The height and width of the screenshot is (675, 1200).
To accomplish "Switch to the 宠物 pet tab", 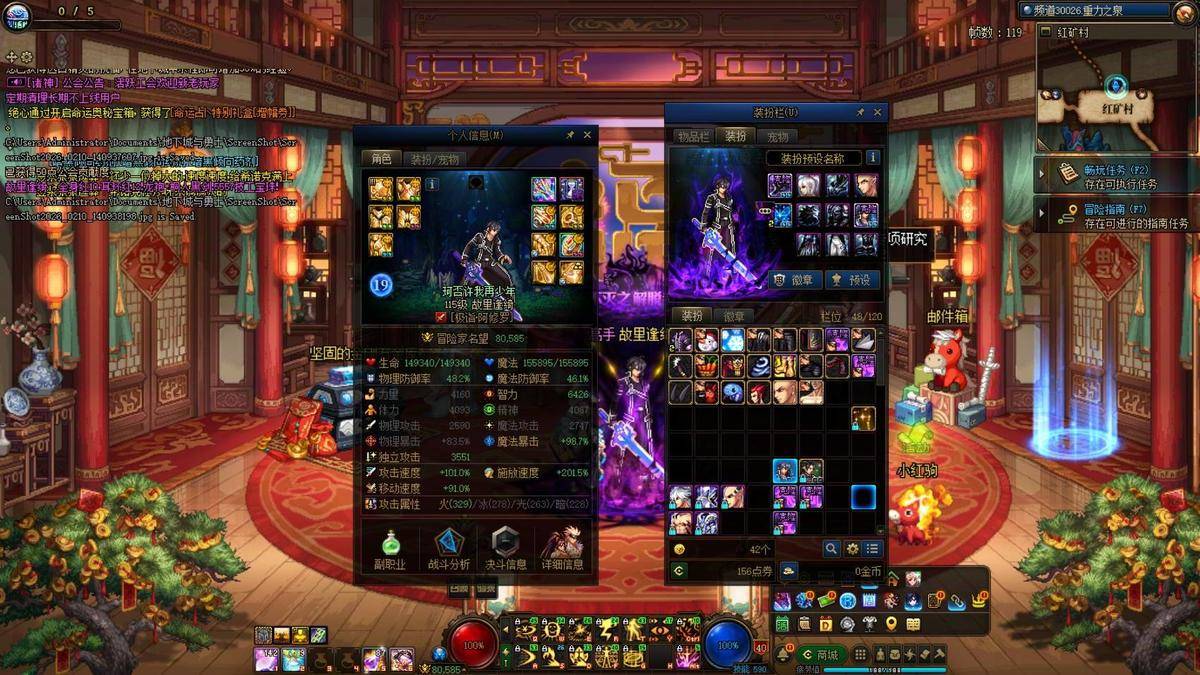I will click(x=778, y=136).
